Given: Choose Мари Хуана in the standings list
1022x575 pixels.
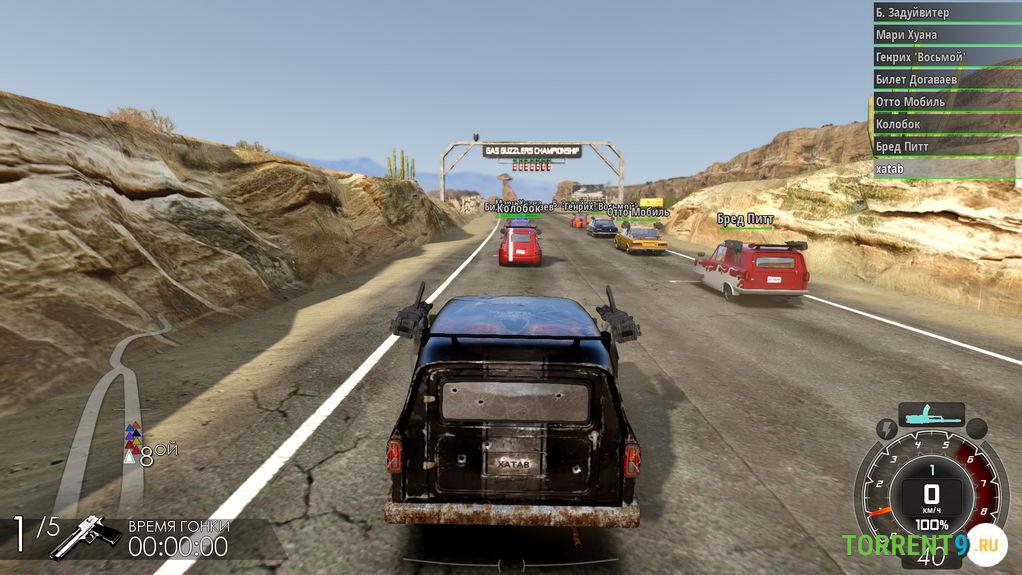Looking at the screenshot, I should (945, 35).
